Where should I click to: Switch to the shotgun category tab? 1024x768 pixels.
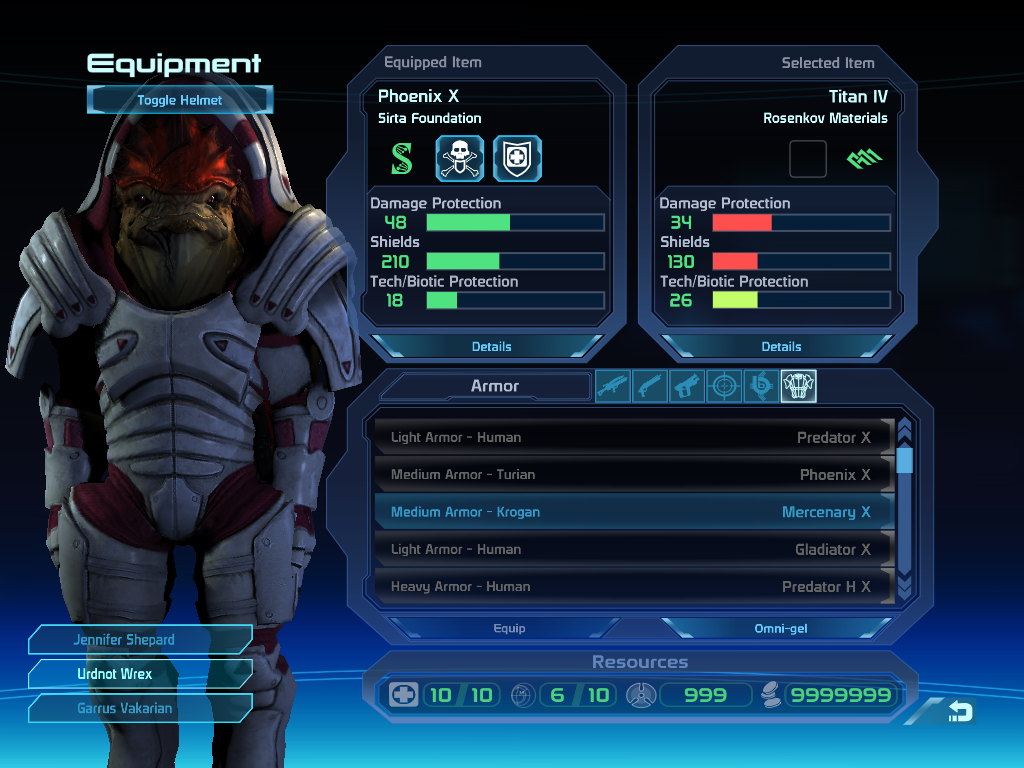pyautogui.click(x=650, y=386)
